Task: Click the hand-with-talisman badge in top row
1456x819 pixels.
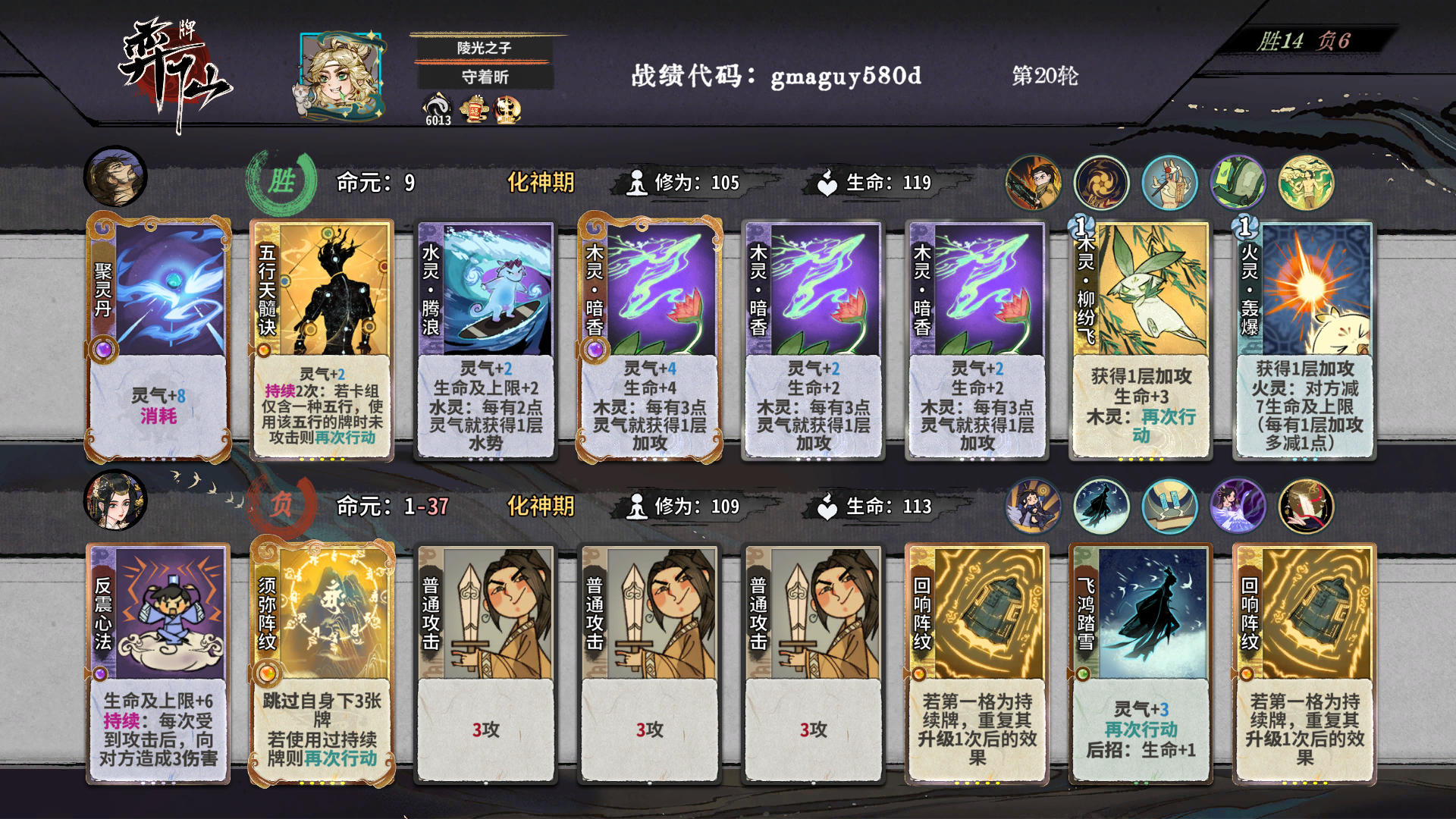Action: [1170, 182]
